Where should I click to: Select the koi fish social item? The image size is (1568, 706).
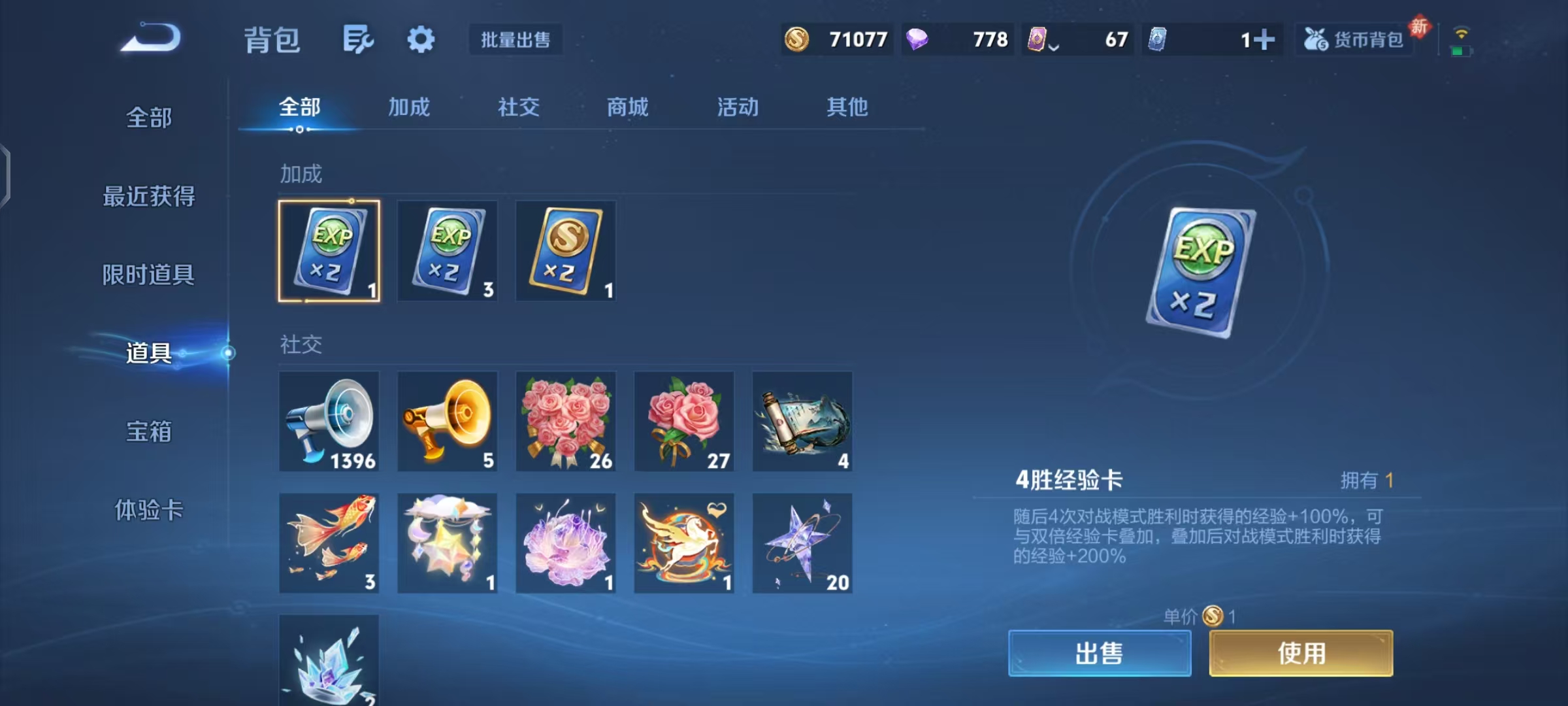pos(330,543)
